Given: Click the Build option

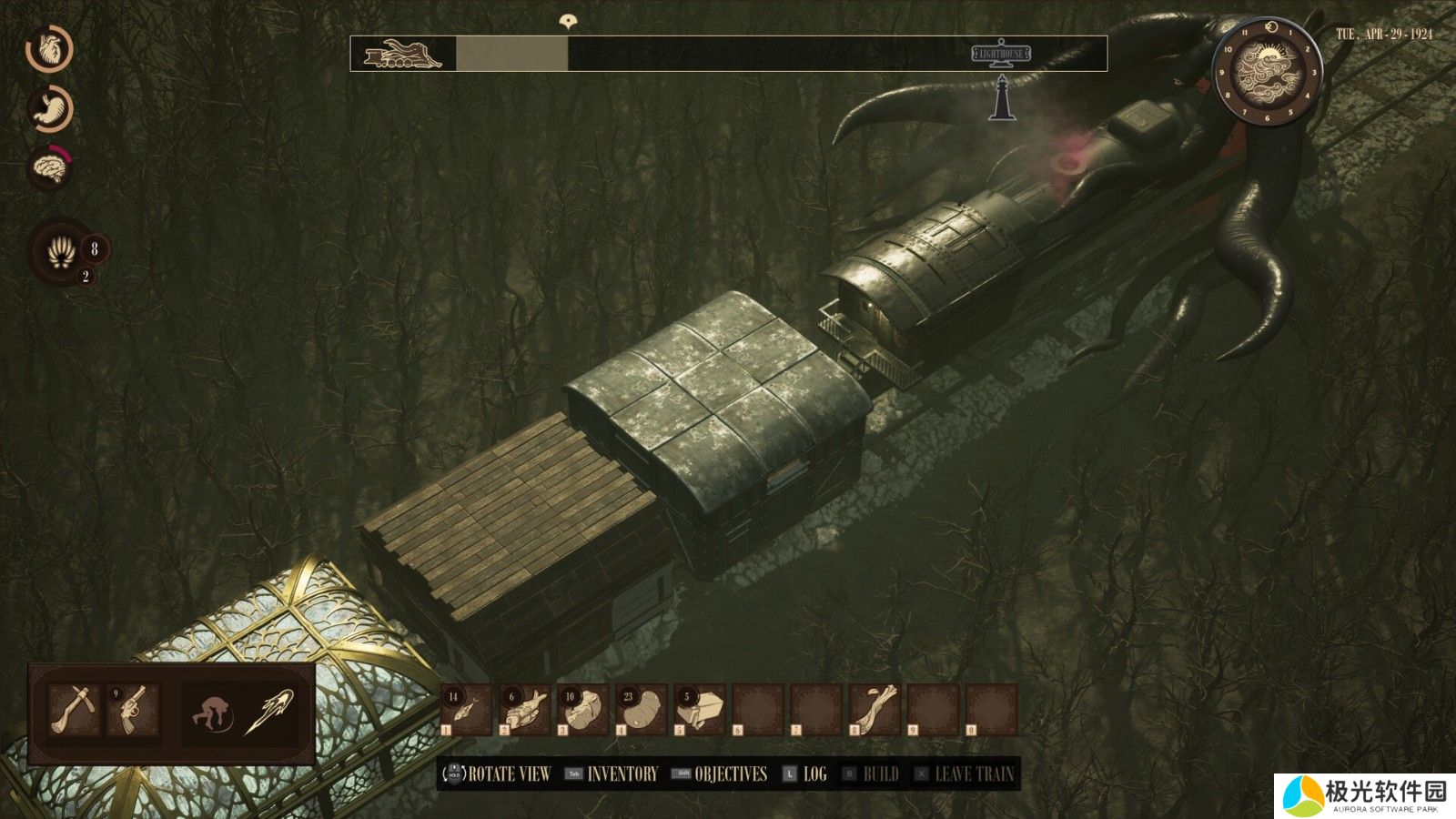Looking at the screenshot, I should [880, 774].
